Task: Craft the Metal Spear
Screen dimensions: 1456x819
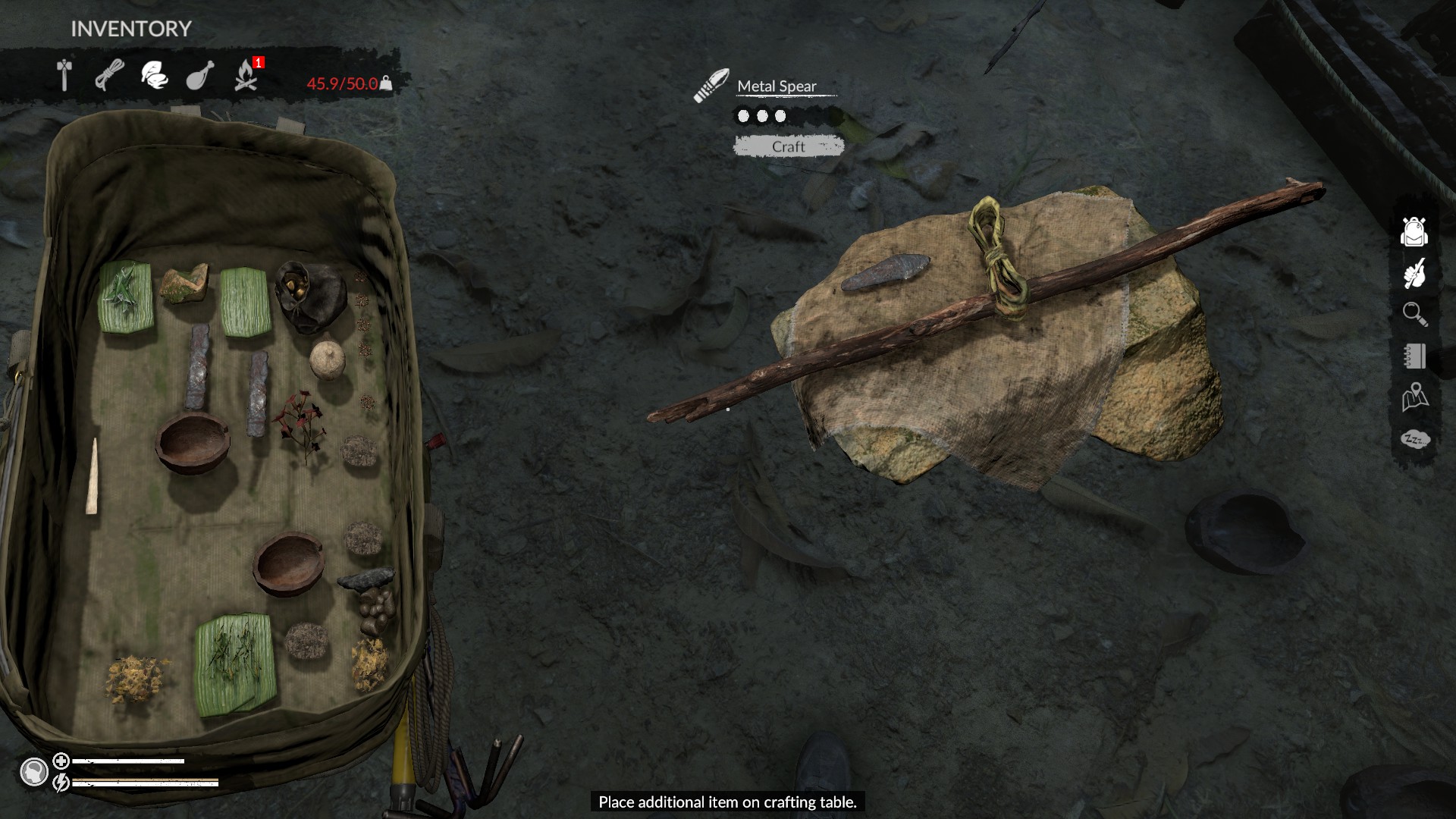Action: coord(788,146)
